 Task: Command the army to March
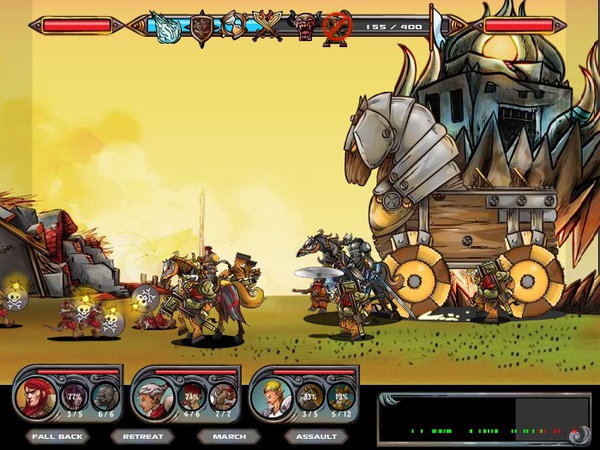click(228, 436)
